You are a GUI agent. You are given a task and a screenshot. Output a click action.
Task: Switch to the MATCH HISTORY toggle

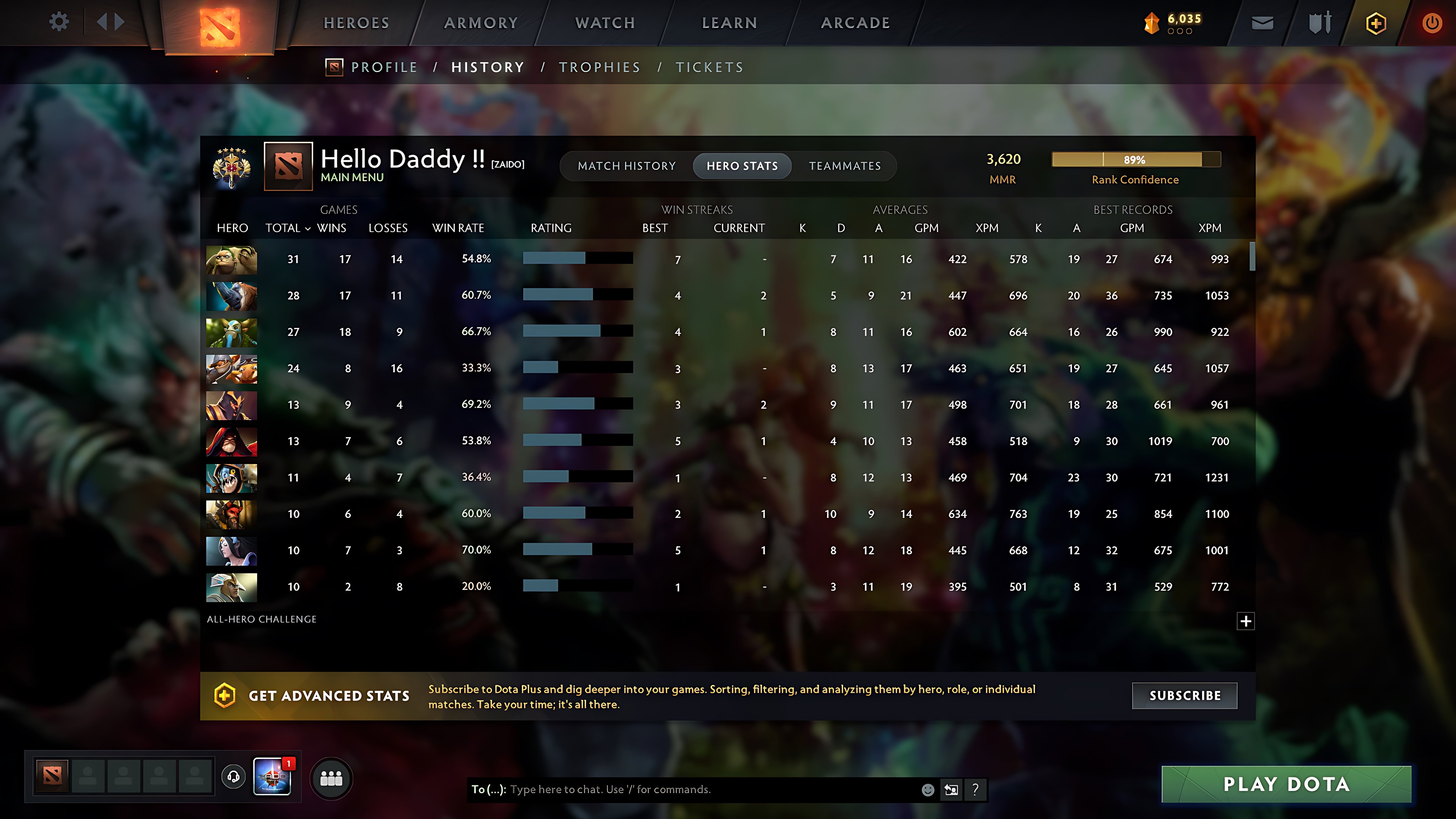point(627,166)
